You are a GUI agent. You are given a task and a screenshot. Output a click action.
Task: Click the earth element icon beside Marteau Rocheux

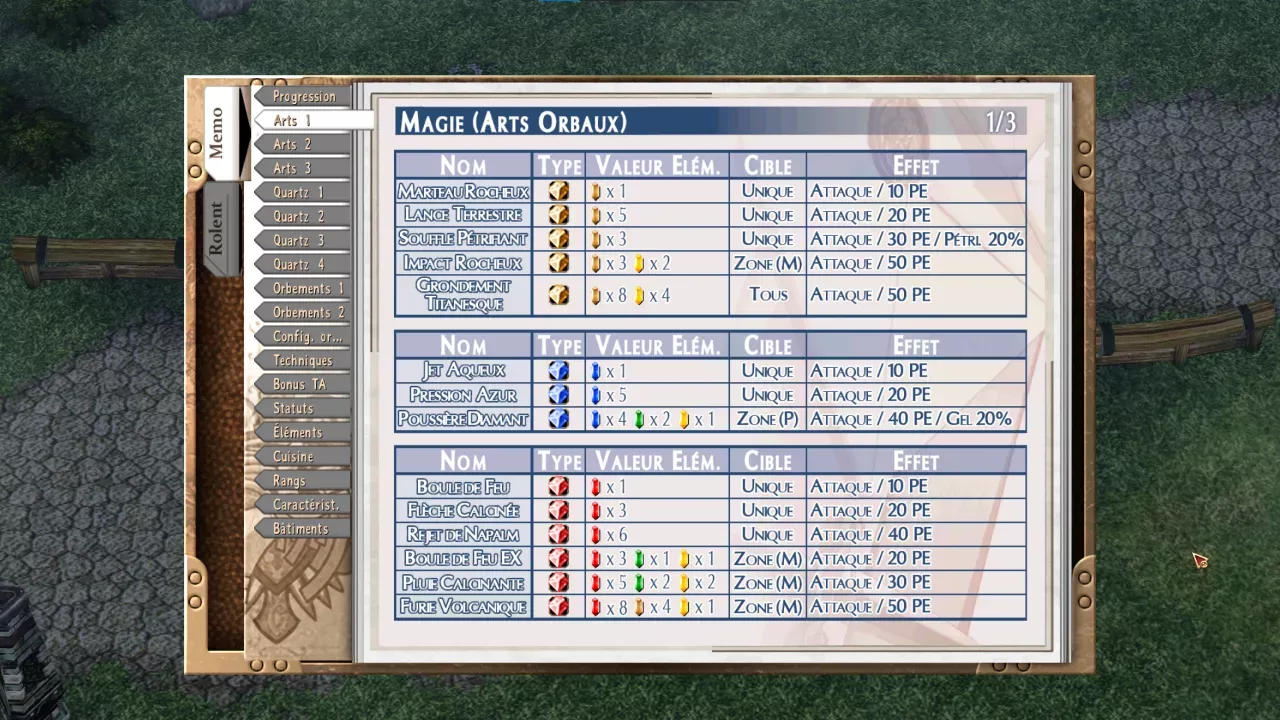pos(558,191)
